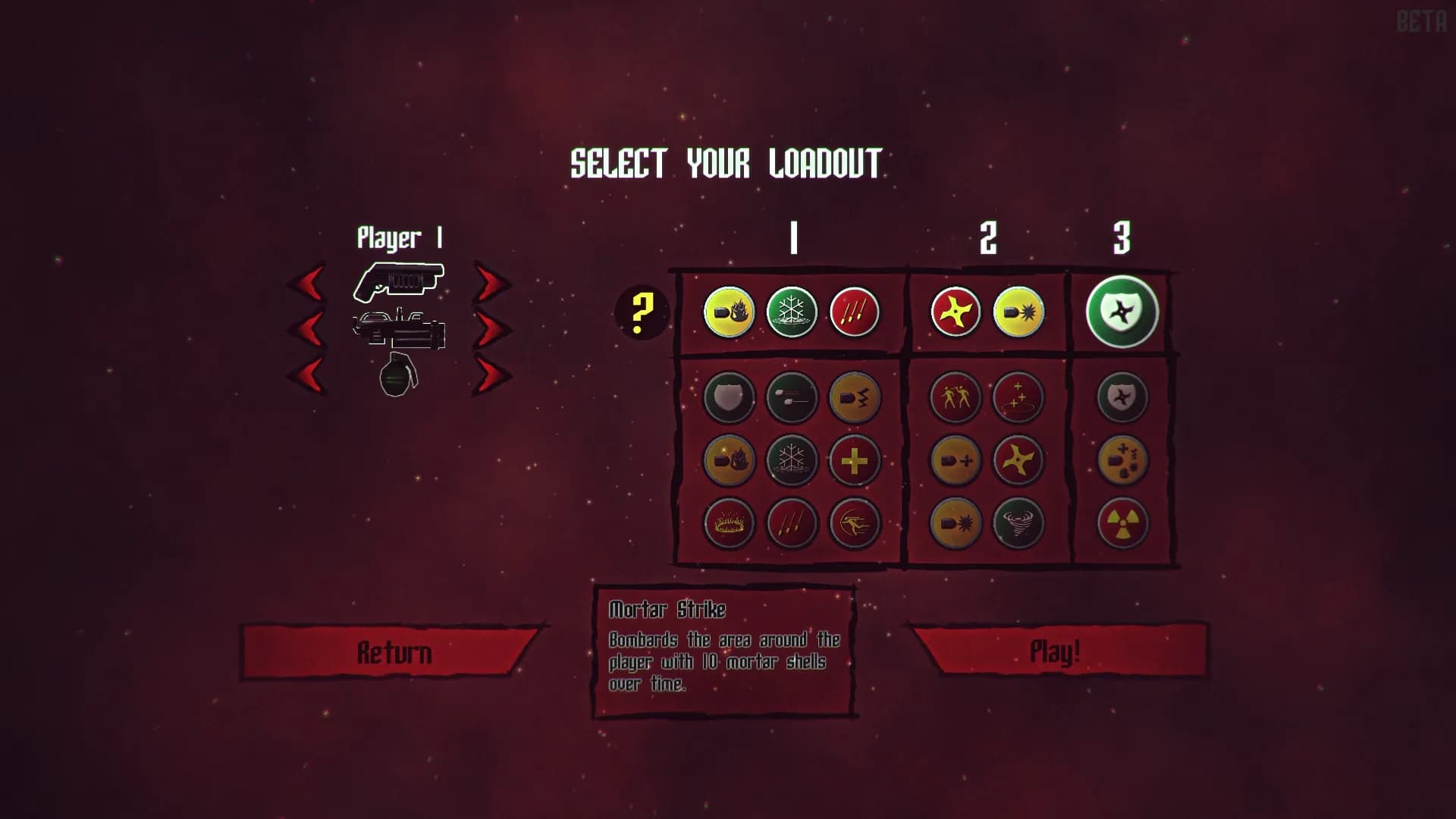Select the two flying bullets perk
The height and width of the screenshot is (819, 1456).
[x=792, y=397]
